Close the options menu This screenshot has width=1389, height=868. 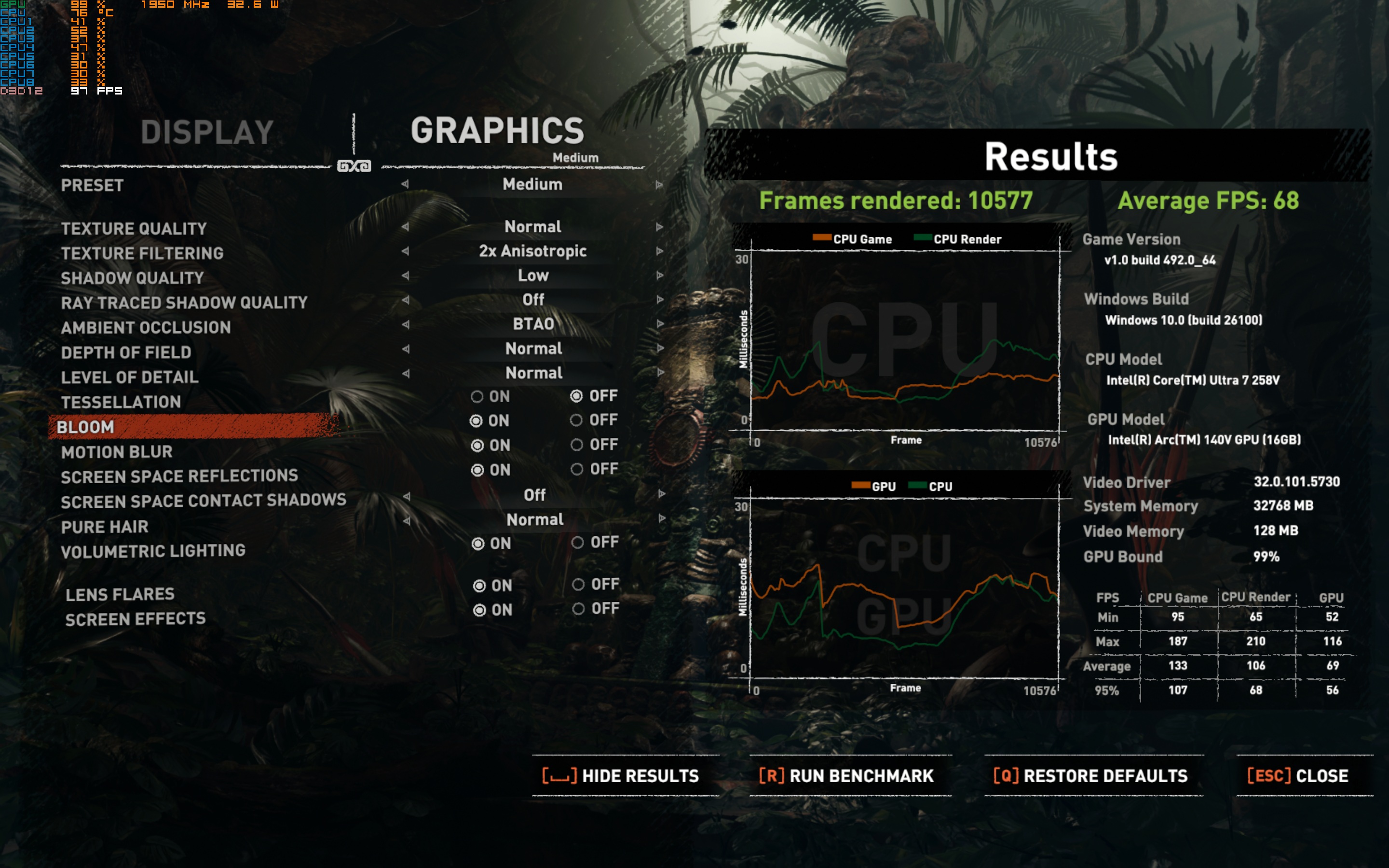pyautogui.click(x=1298, y=776)
